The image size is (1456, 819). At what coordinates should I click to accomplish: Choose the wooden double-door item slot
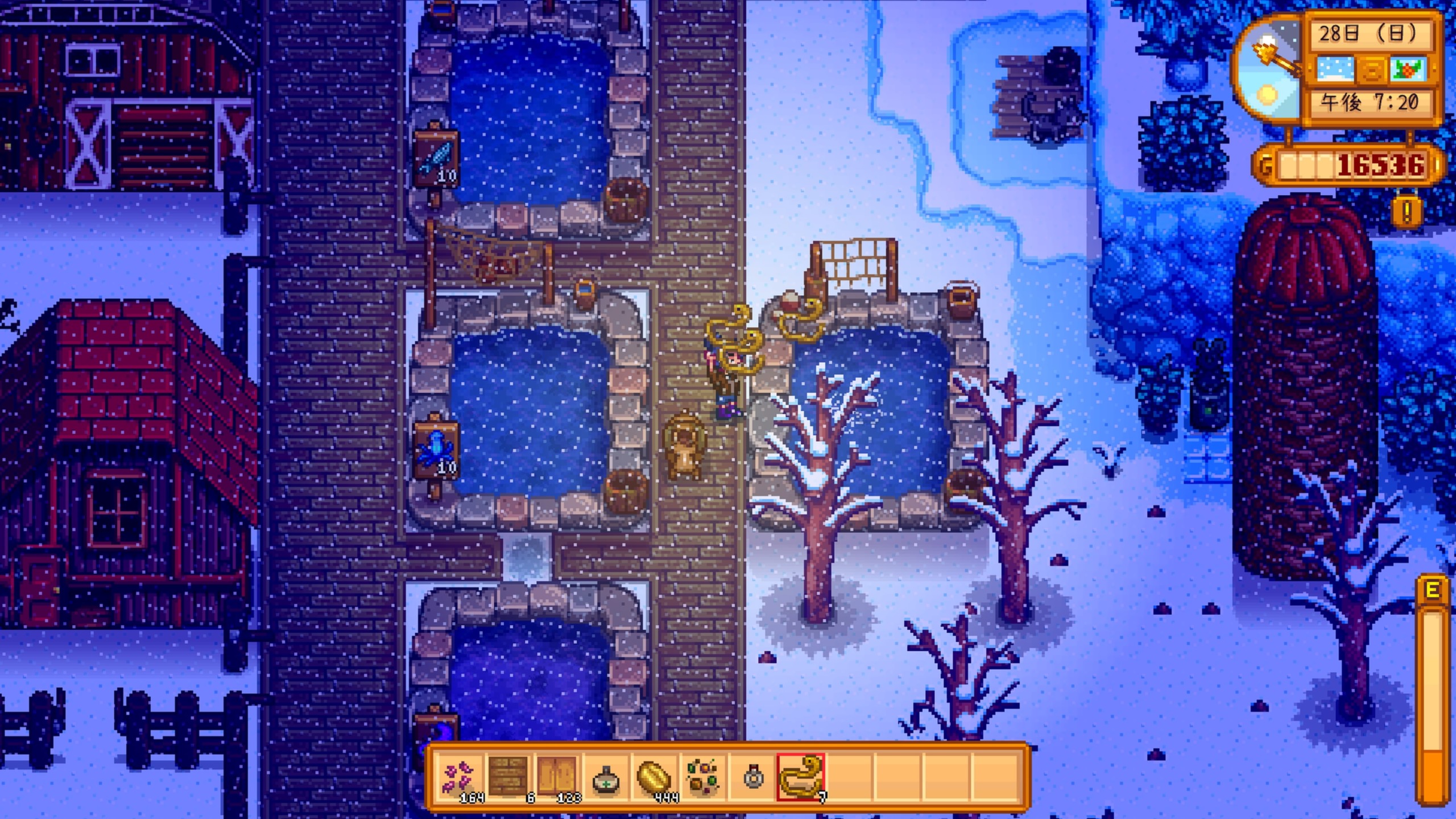pyautogui.click(x=557, y=777)
